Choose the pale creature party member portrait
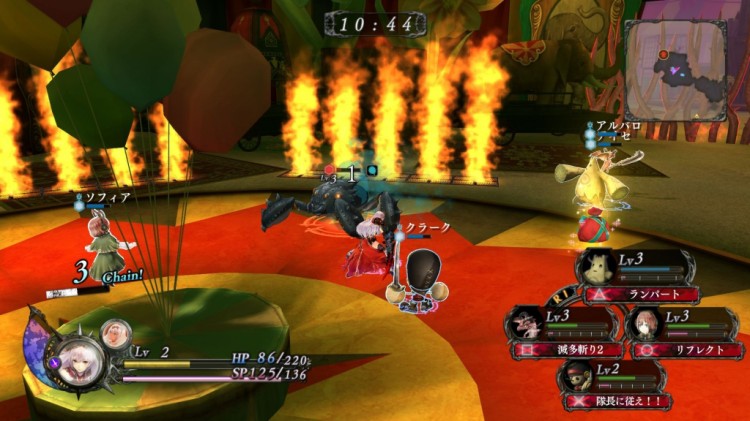The width and height of the screenshot is (750, 421). (595, 267)
